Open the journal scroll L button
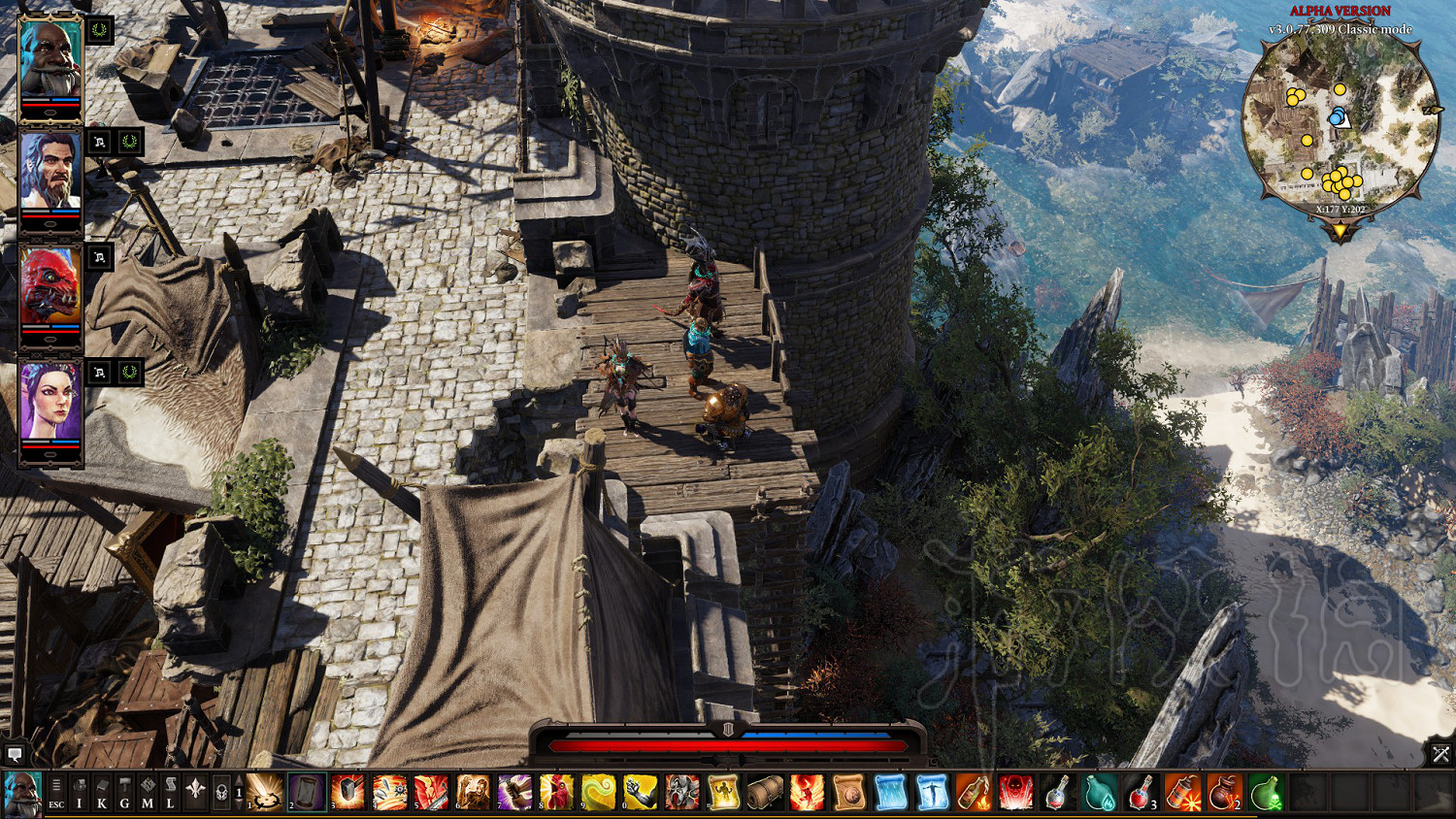 [170, 792]
